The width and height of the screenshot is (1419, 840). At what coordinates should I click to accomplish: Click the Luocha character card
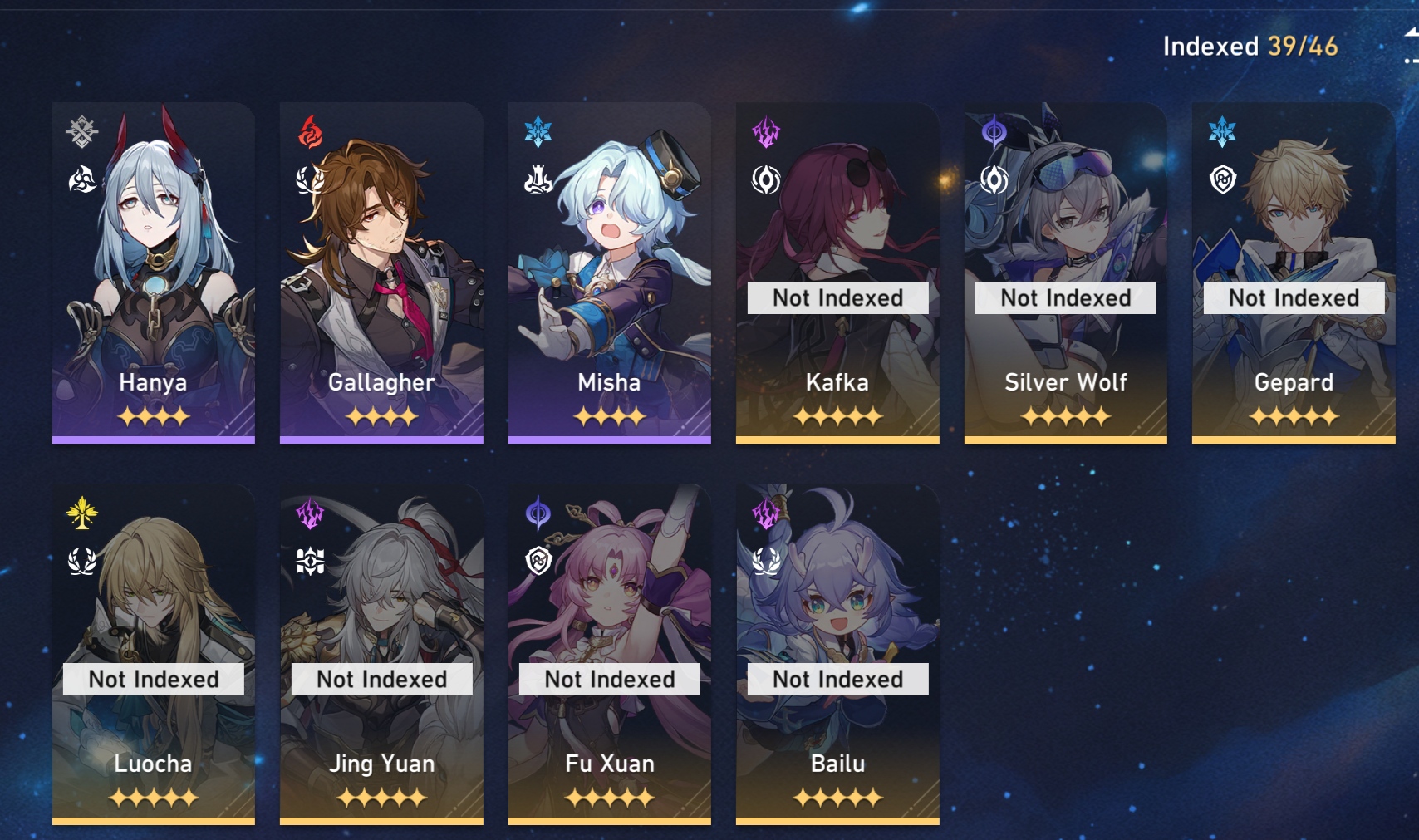pyautogui.click(x=154, y=654)
